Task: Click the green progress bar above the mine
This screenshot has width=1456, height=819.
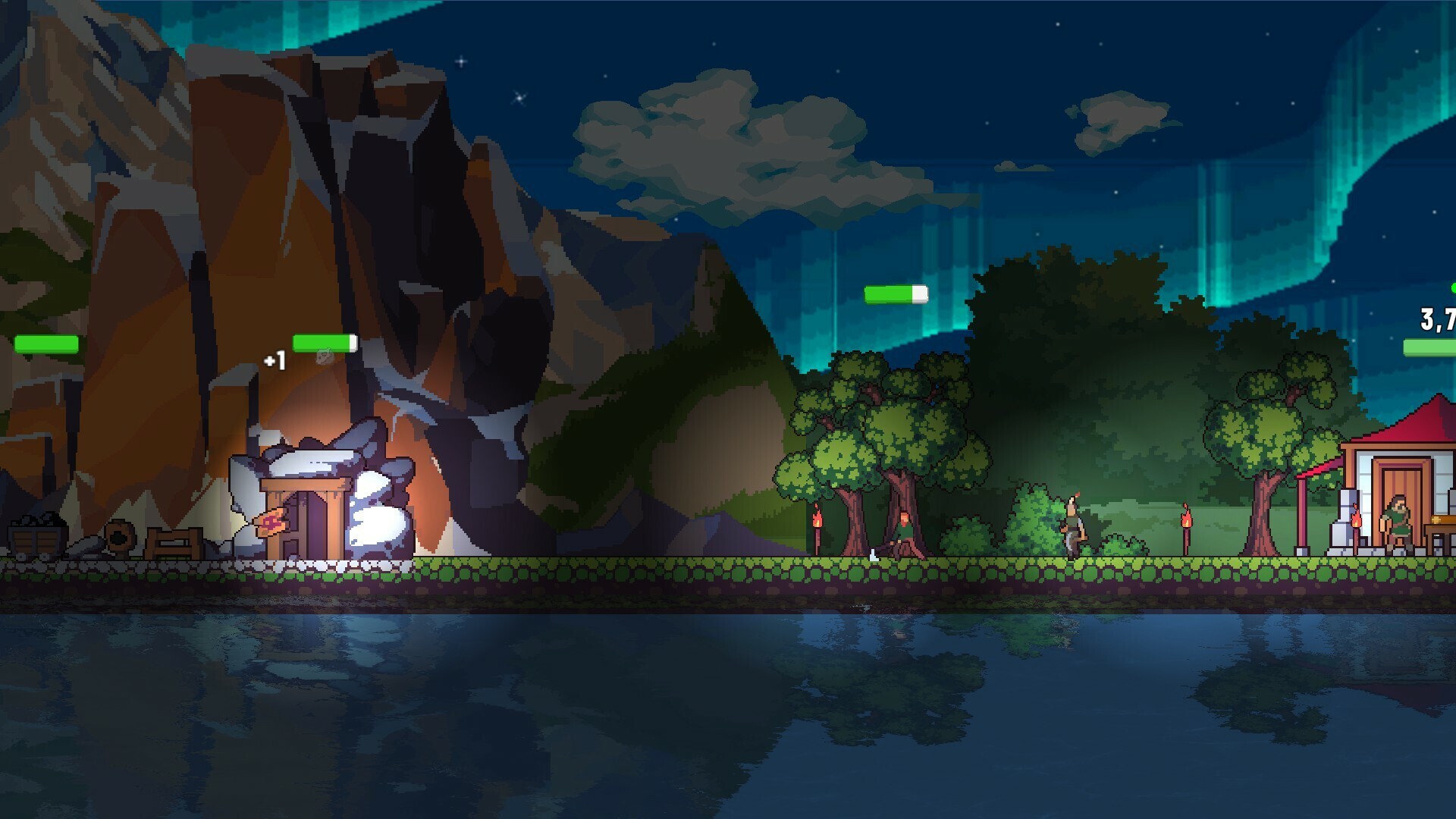Action: [326, 341]
